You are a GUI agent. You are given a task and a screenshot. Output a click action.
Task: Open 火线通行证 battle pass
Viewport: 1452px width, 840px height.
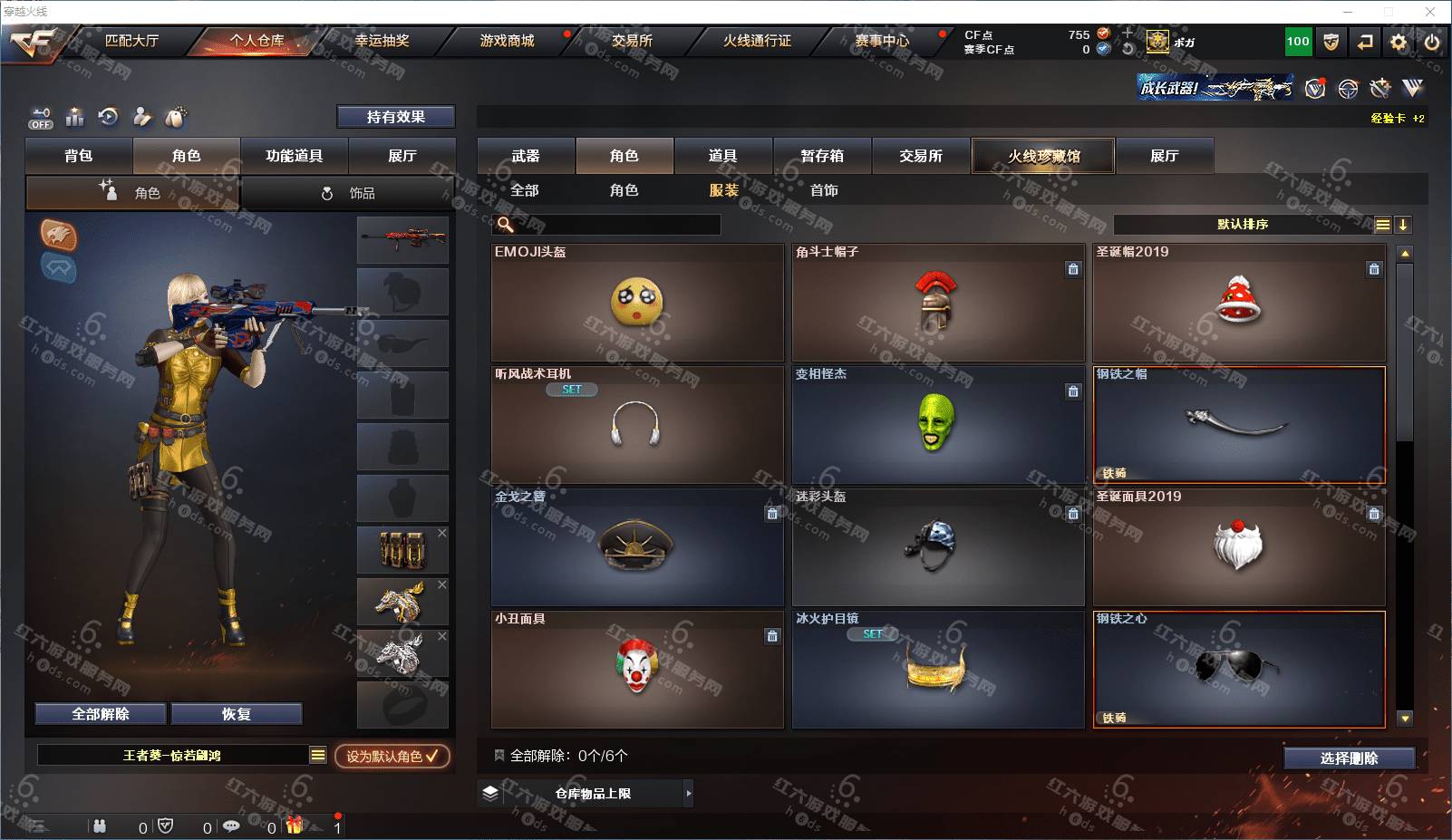[x=757, y=41]
